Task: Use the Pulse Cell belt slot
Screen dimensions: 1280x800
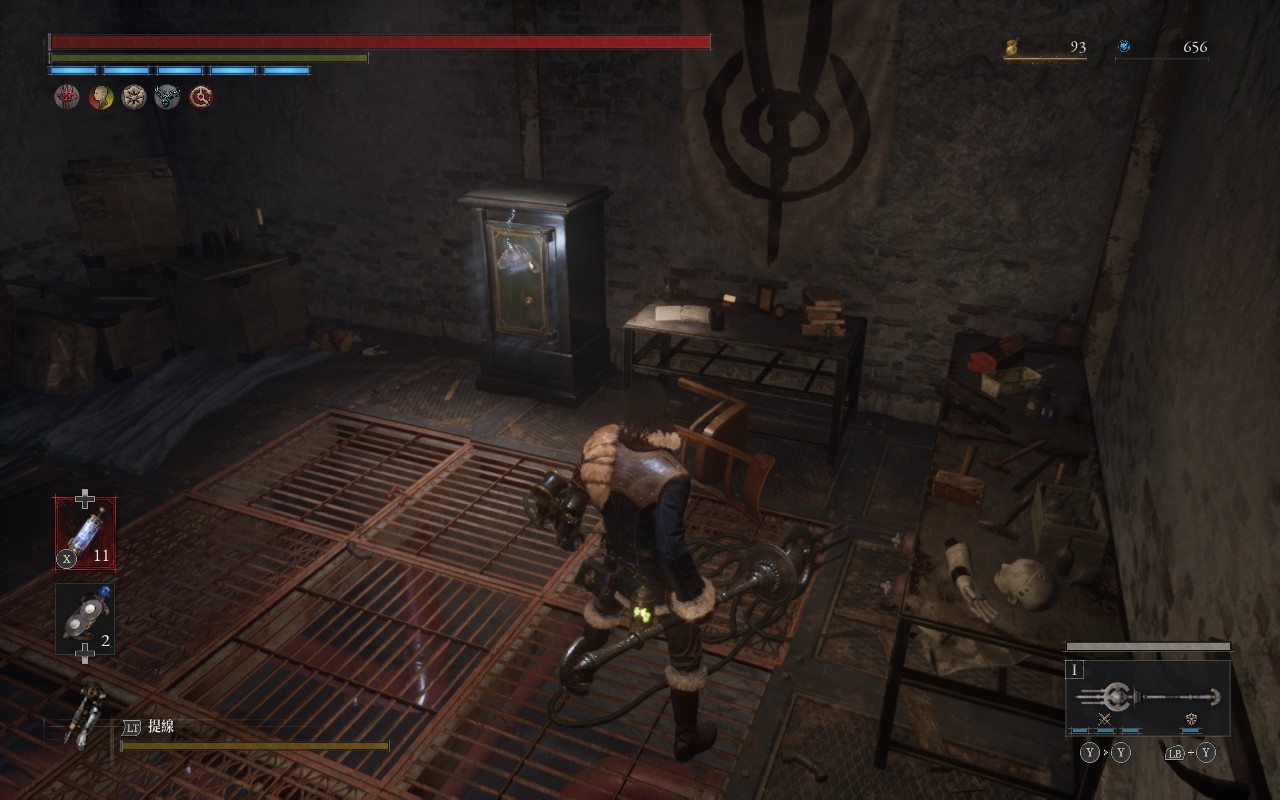Action: coord(85,532)
